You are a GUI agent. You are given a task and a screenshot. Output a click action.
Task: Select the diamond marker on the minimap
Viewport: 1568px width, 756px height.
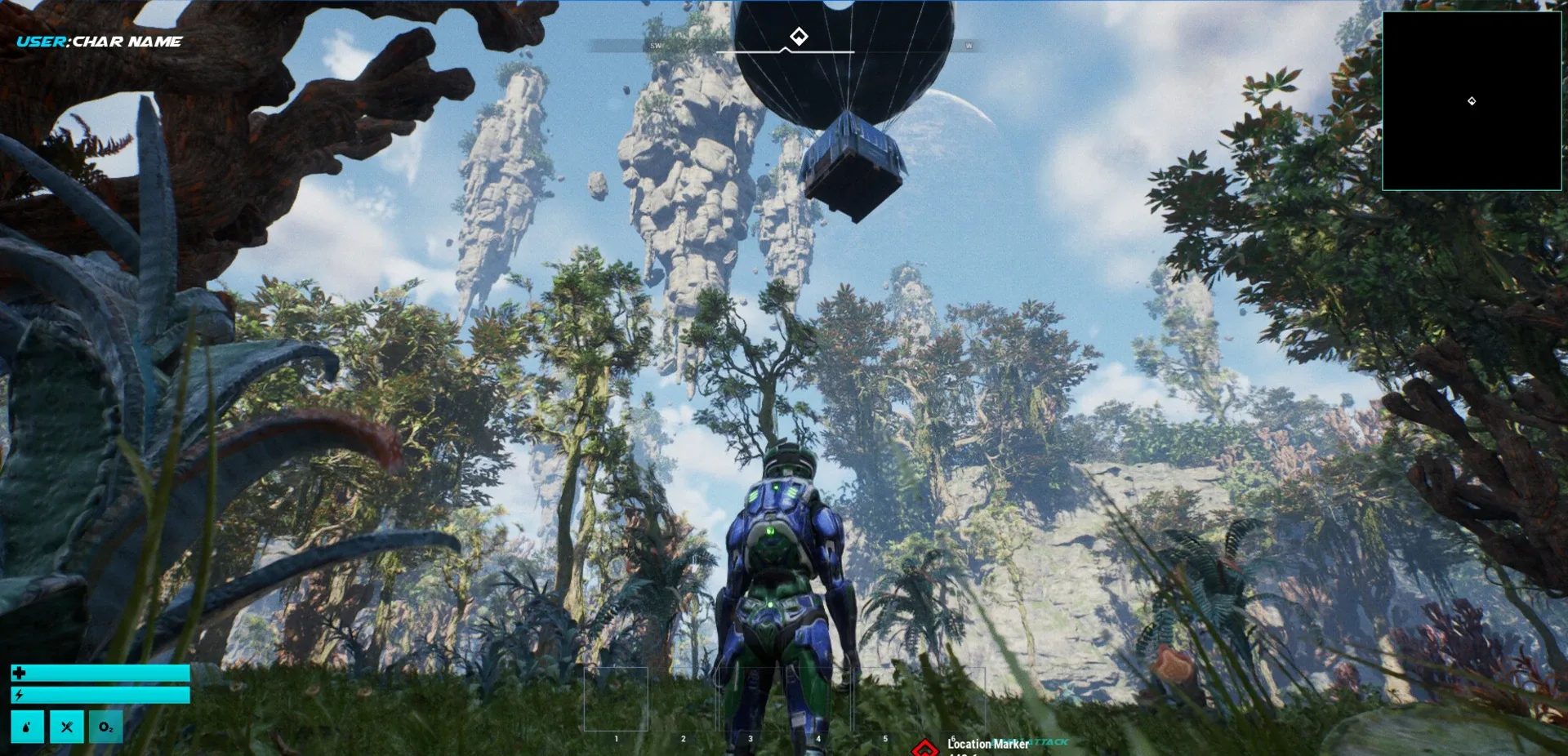(1472, 101)
